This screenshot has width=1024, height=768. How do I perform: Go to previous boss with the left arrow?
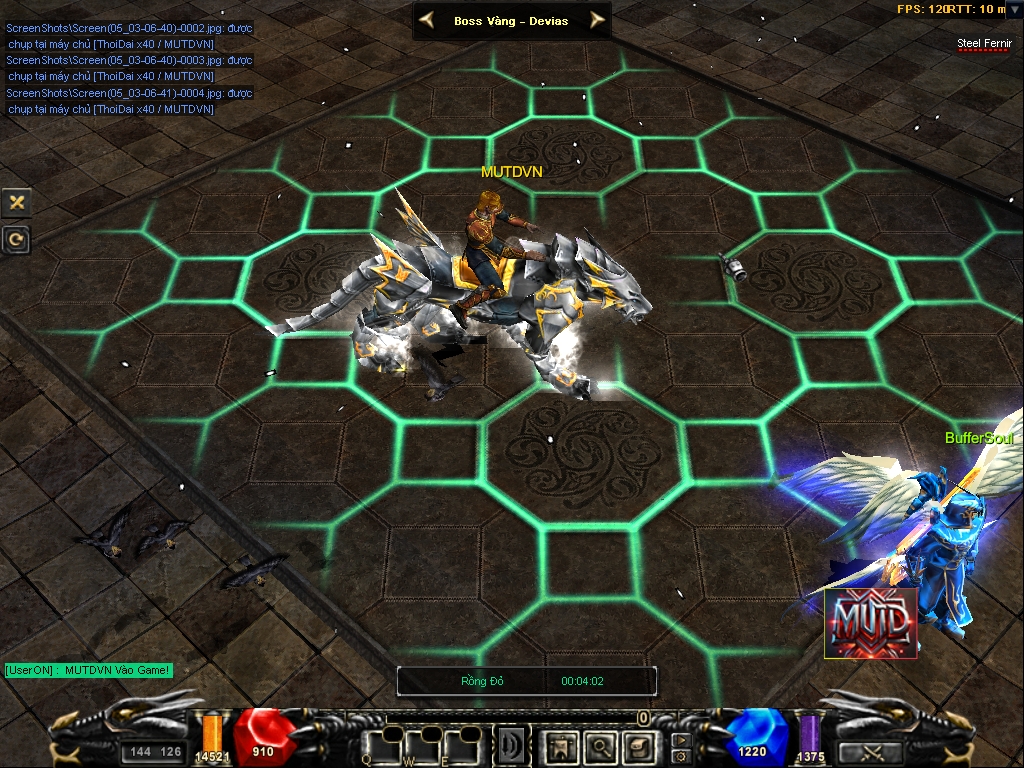pyautogui.click(x=427, y=19)
